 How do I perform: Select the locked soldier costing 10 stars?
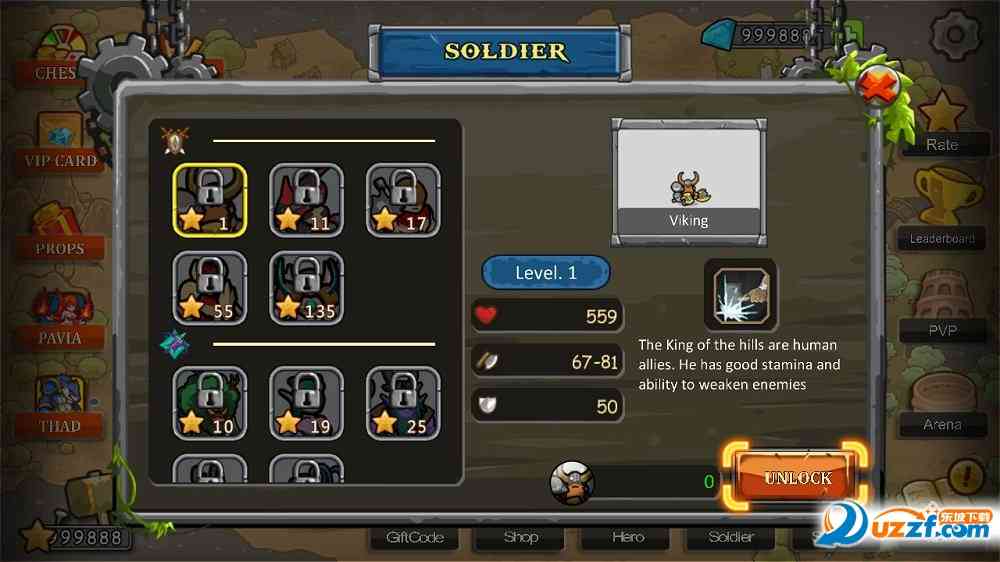tap(210, 404)
